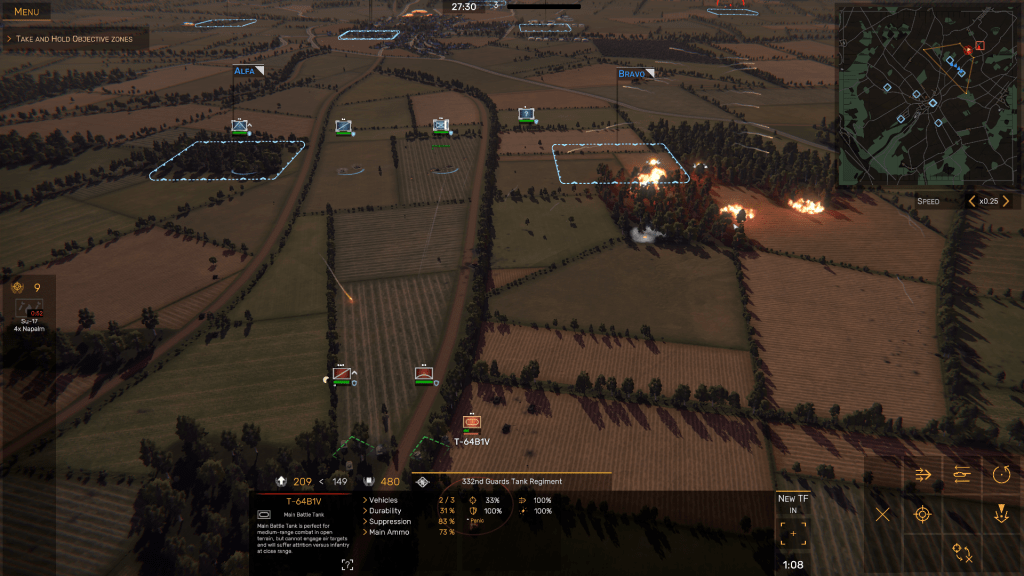Open the Menu in the top-left corner
This screenshot has height=576, width=1024.
(27, 12)
